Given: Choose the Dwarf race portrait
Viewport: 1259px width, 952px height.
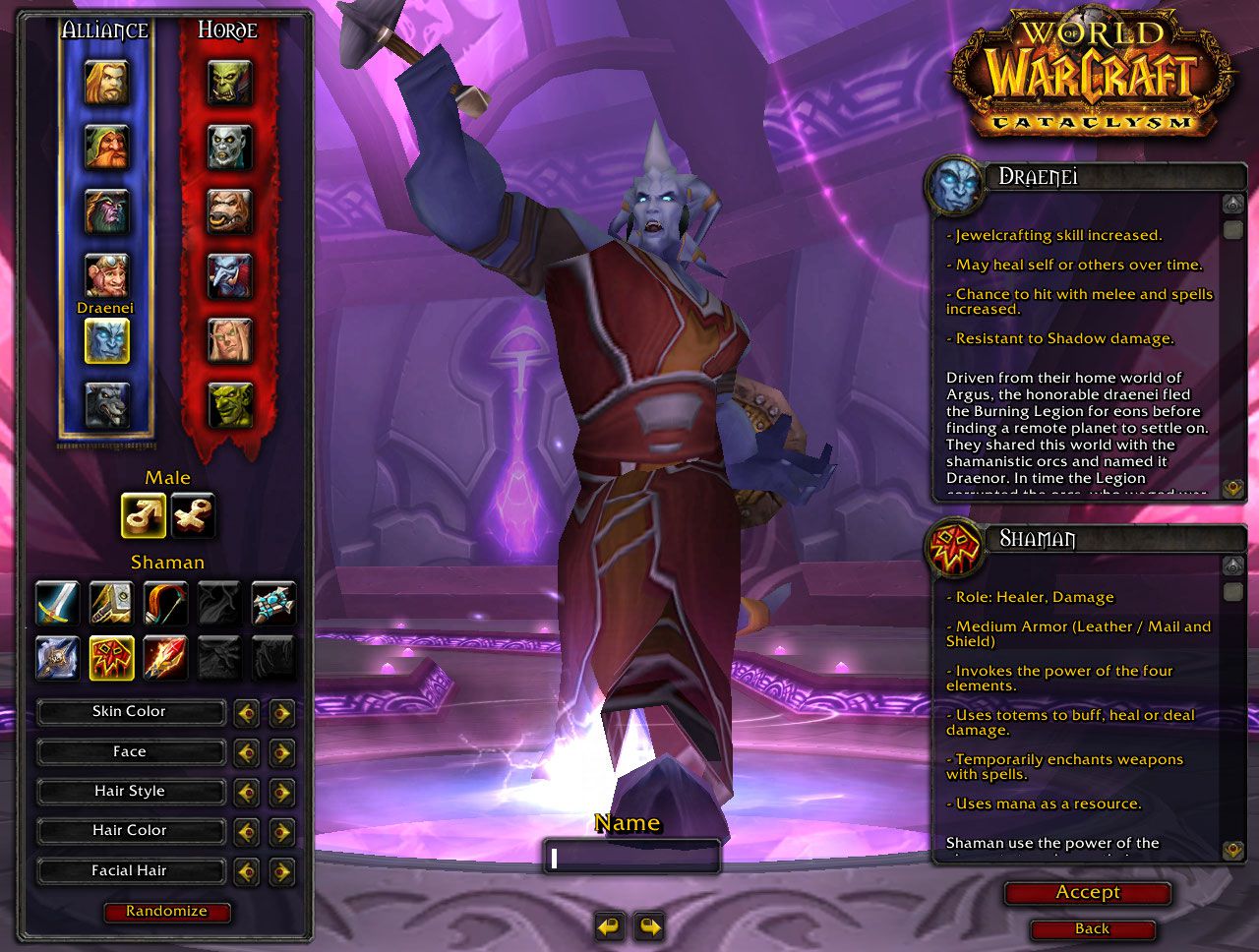Looking at the screenshot, I should (106, 148).
